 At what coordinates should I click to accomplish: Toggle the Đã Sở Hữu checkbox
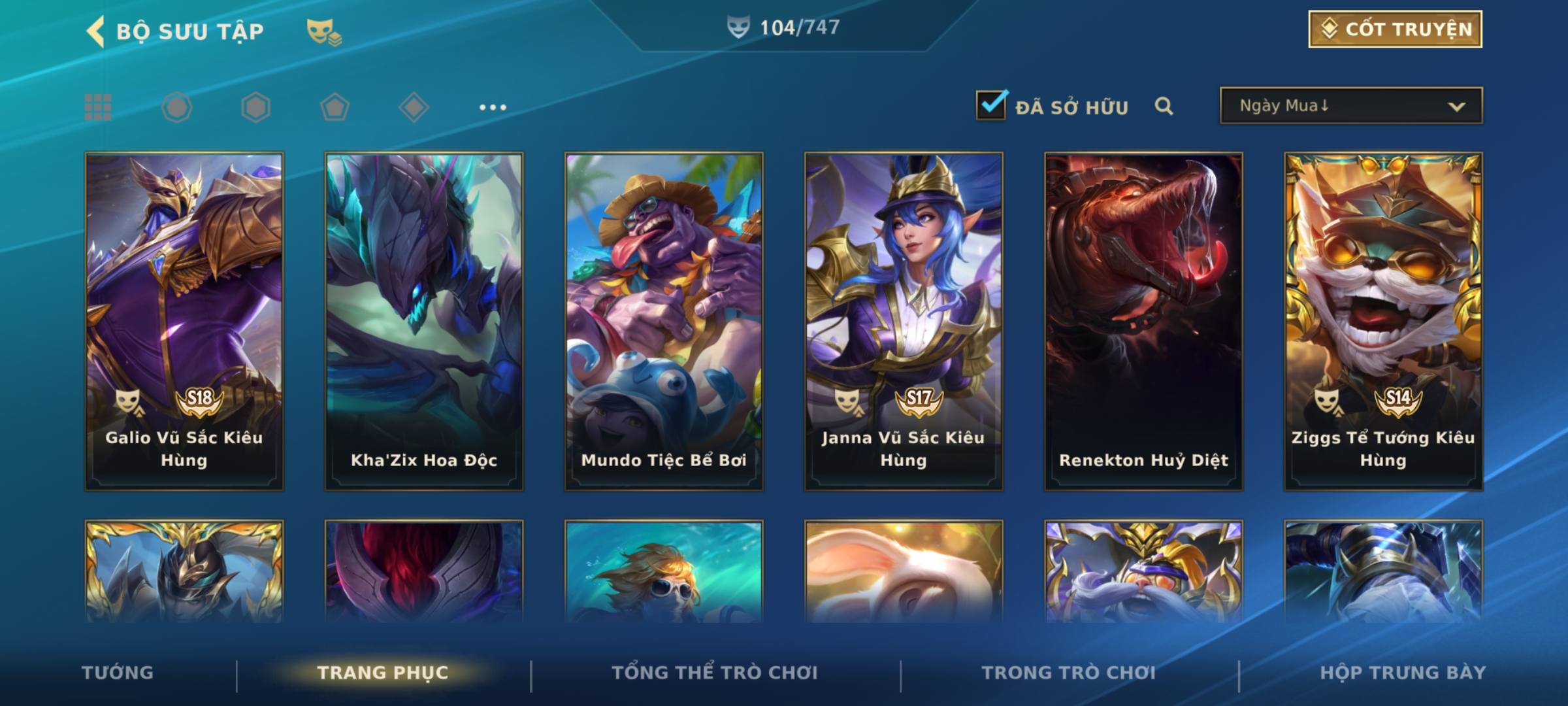coord(991,105)
